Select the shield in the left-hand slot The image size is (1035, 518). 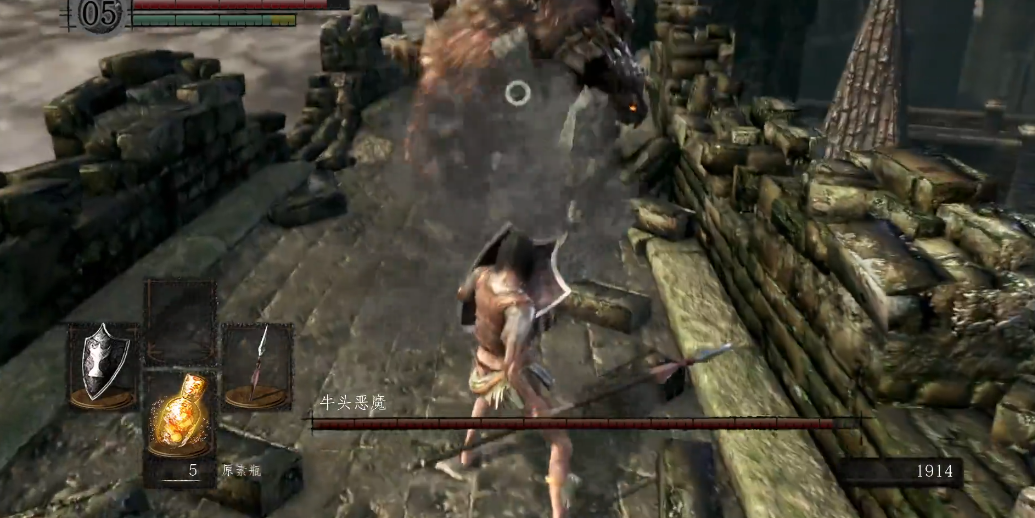click(103, 364)
